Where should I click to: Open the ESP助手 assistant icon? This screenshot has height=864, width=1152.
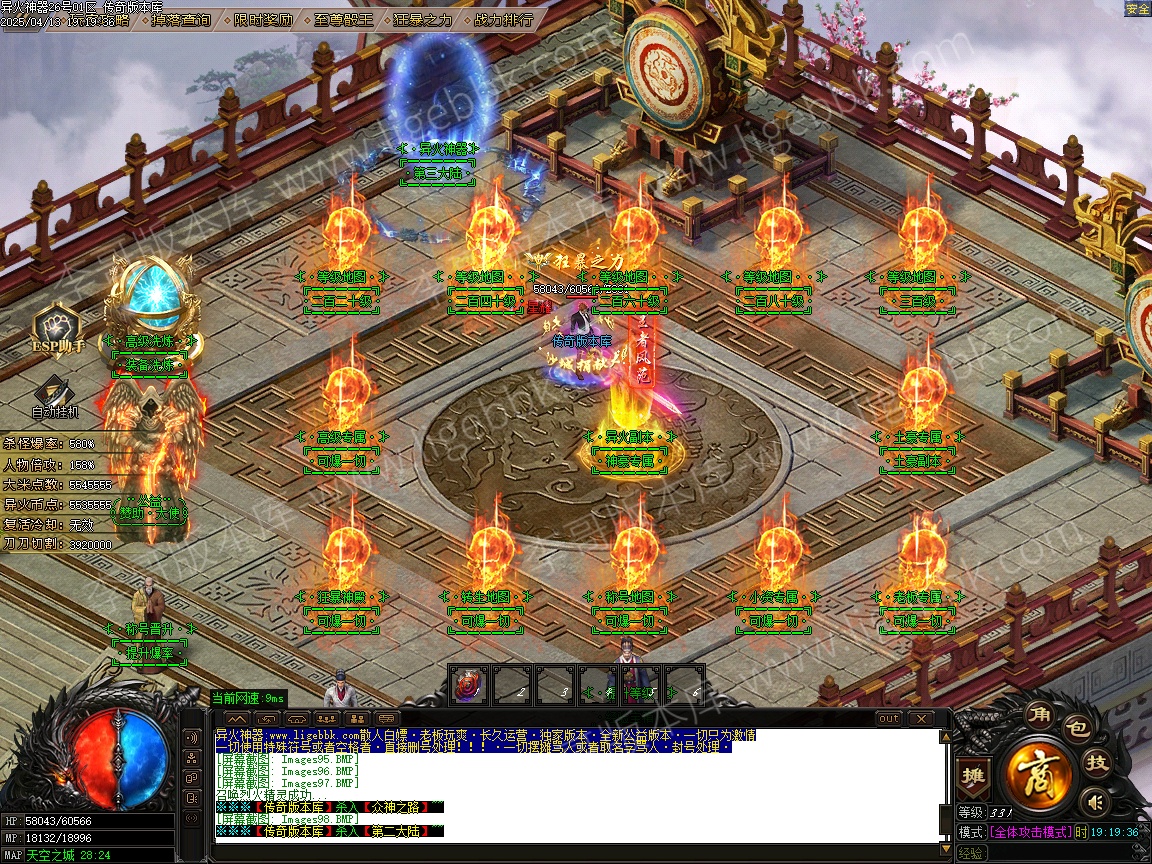click(x=56, y=330)
